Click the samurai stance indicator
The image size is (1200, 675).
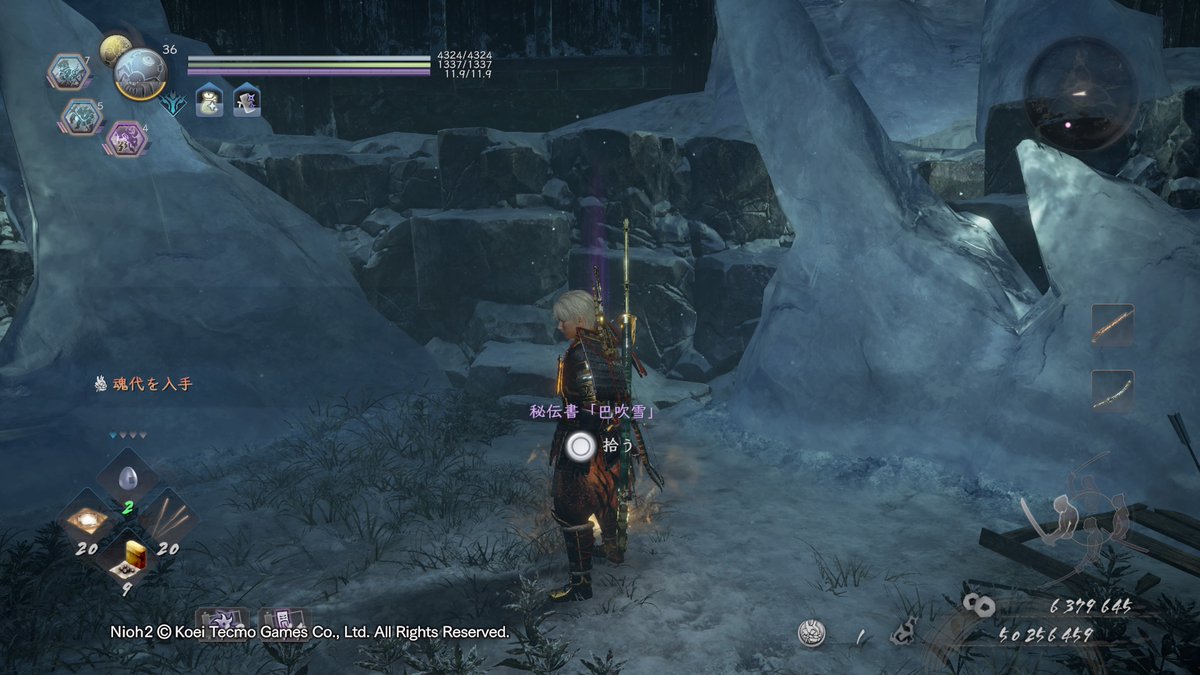(x=1066, y=518)
